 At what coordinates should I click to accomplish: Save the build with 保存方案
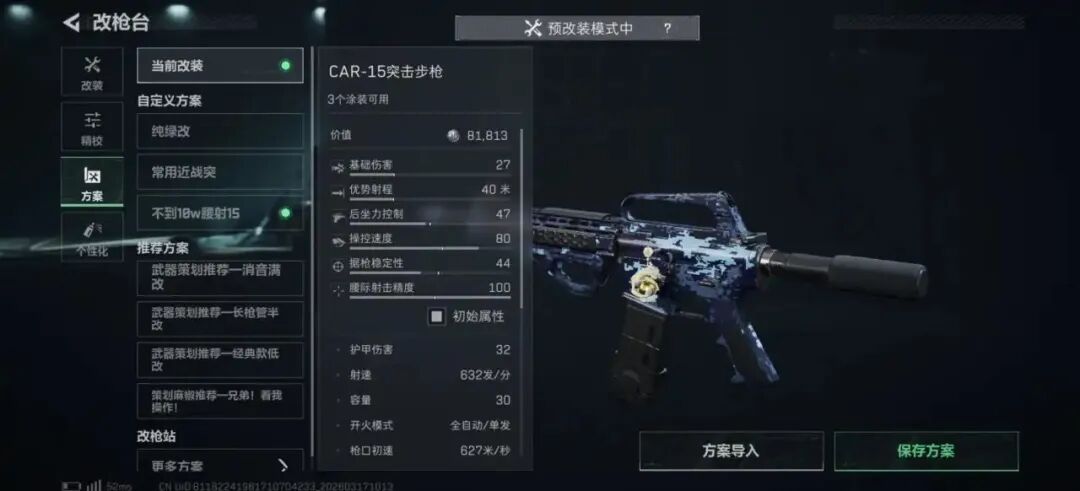tap(926, 451)
